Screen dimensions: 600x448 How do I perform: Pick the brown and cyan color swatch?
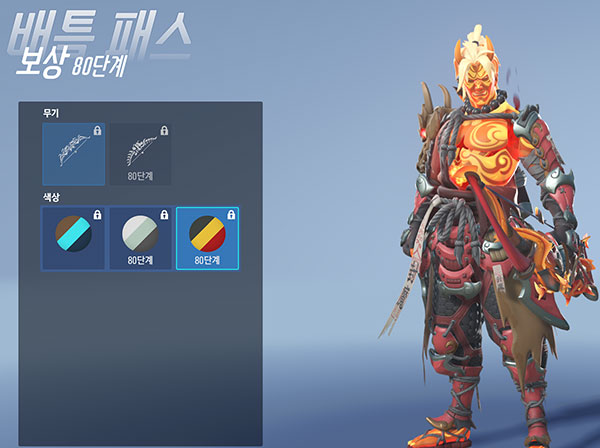pos(73,237)
